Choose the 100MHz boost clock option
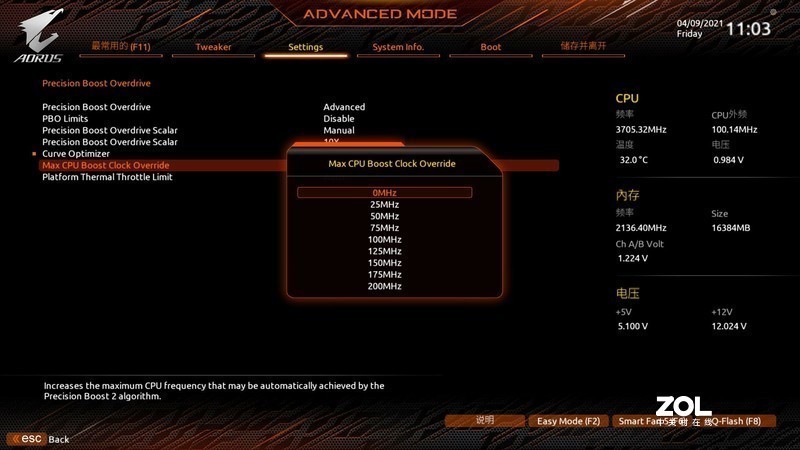This screenshot has height=450, width=800. 385,240
